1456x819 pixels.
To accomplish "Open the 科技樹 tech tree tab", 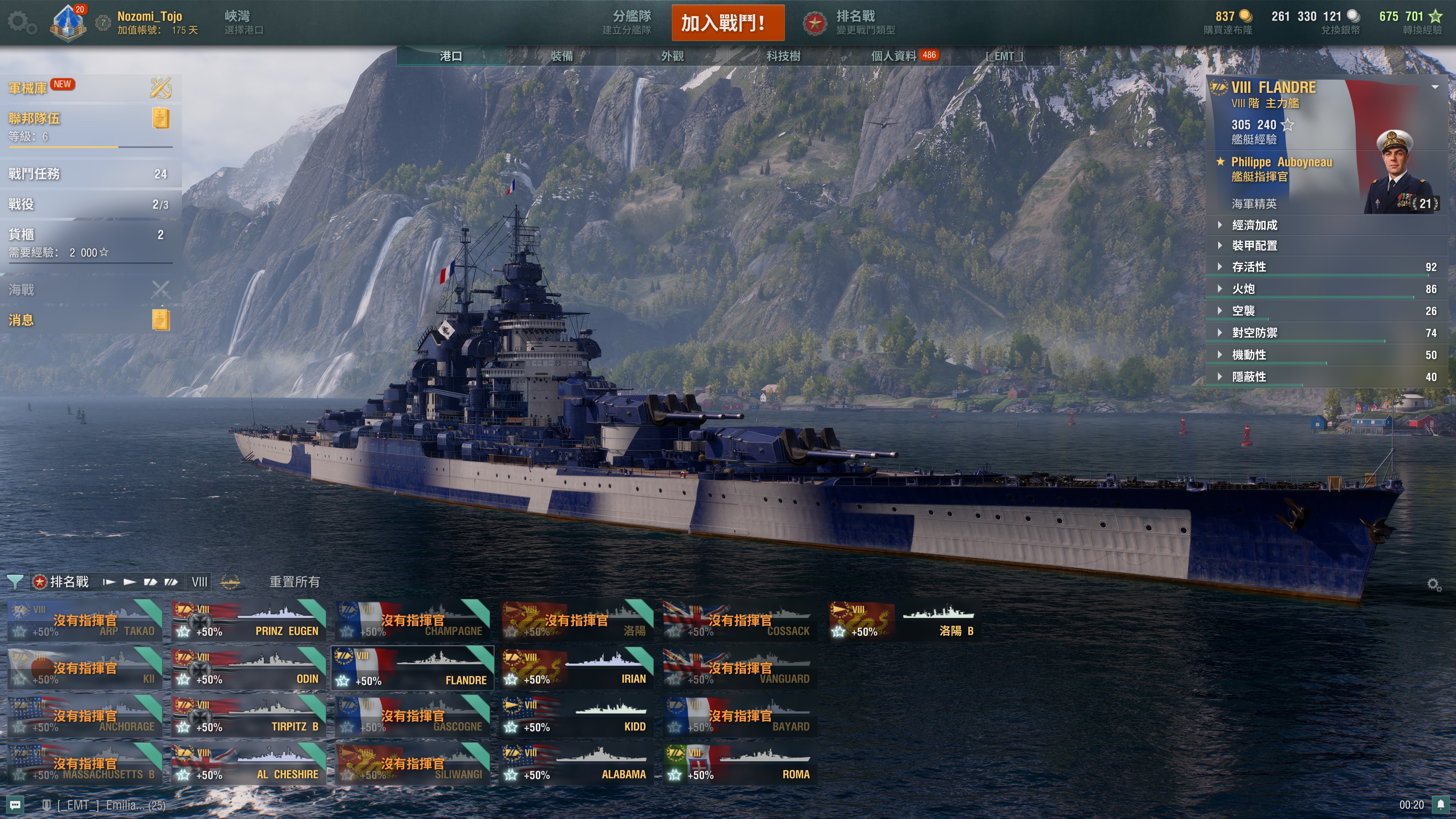I will (783, 56).
